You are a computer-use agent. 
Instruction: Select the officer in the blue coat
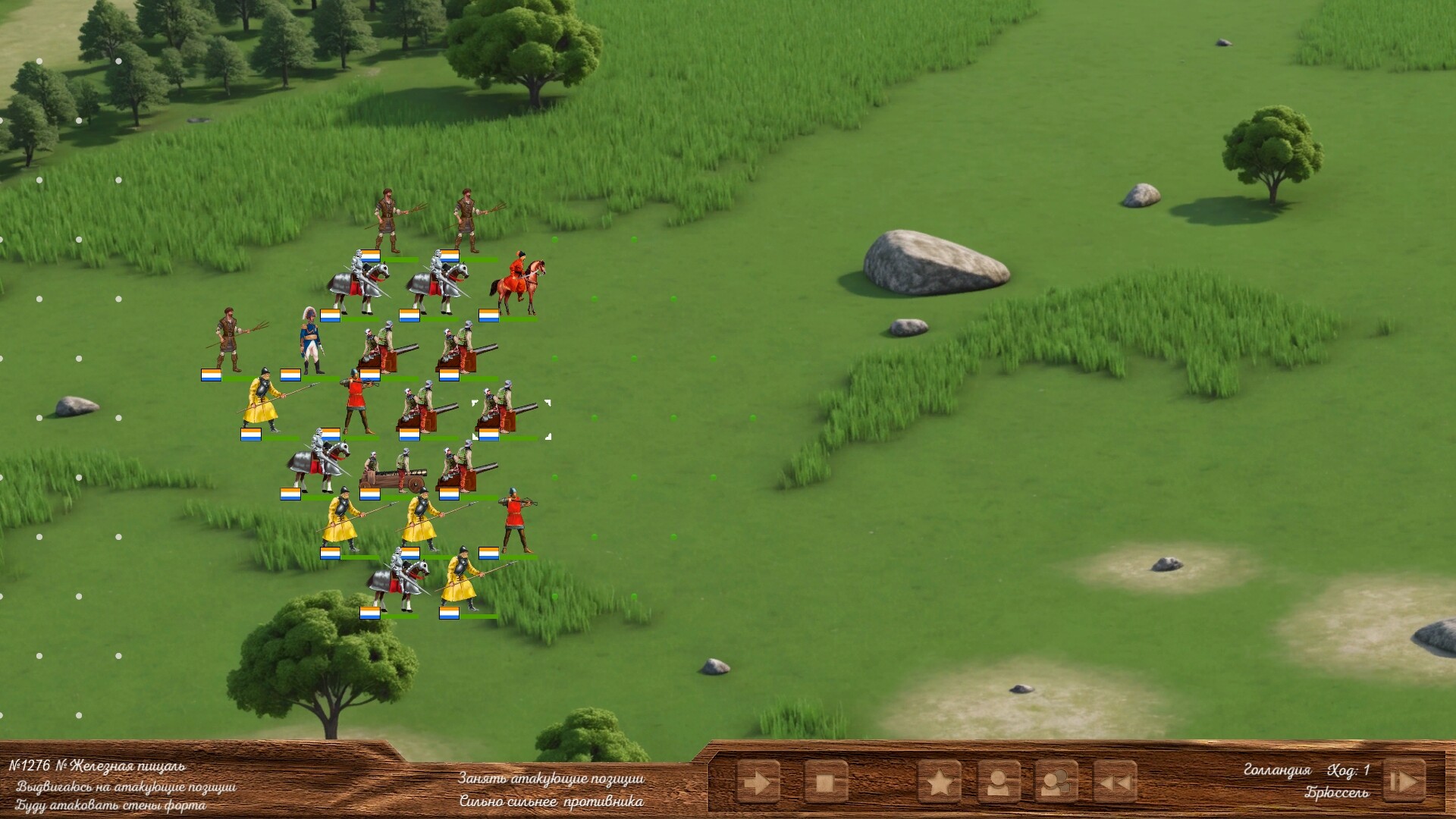(309, 341)
